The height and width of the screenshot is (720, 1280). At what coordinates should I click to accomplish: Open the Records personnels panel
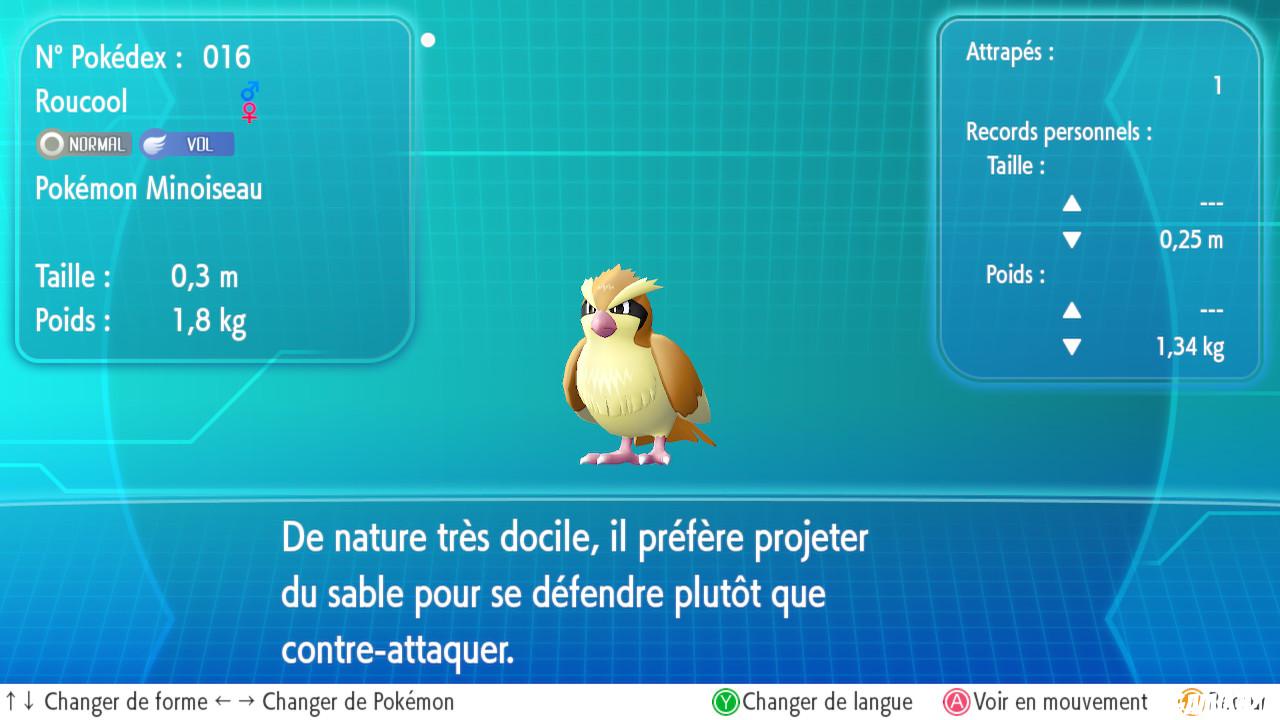(1059, 131)
